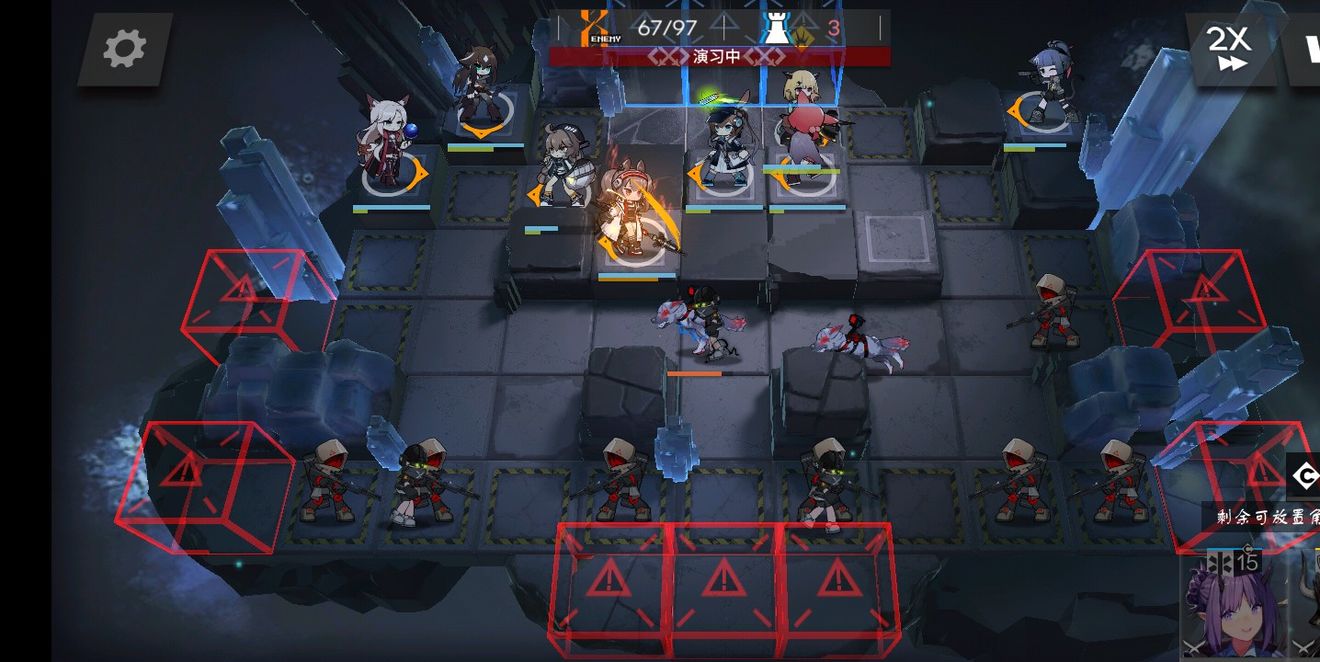Toggle the 2X battle speed button

tap(1230, 48)
